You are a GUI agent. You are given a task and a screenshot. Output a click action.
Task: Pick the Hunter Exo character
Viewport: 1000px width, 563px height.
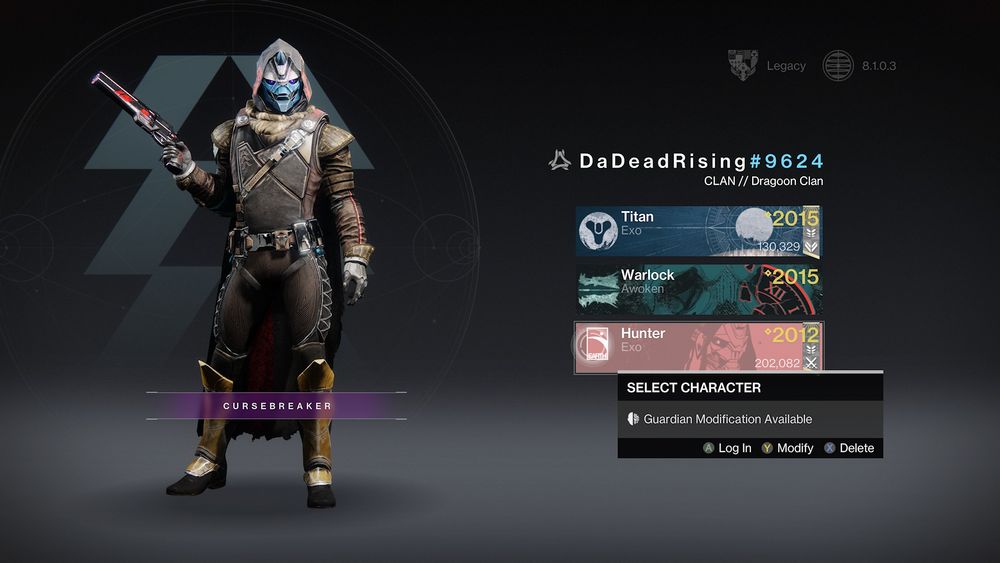tap(697, 348)
